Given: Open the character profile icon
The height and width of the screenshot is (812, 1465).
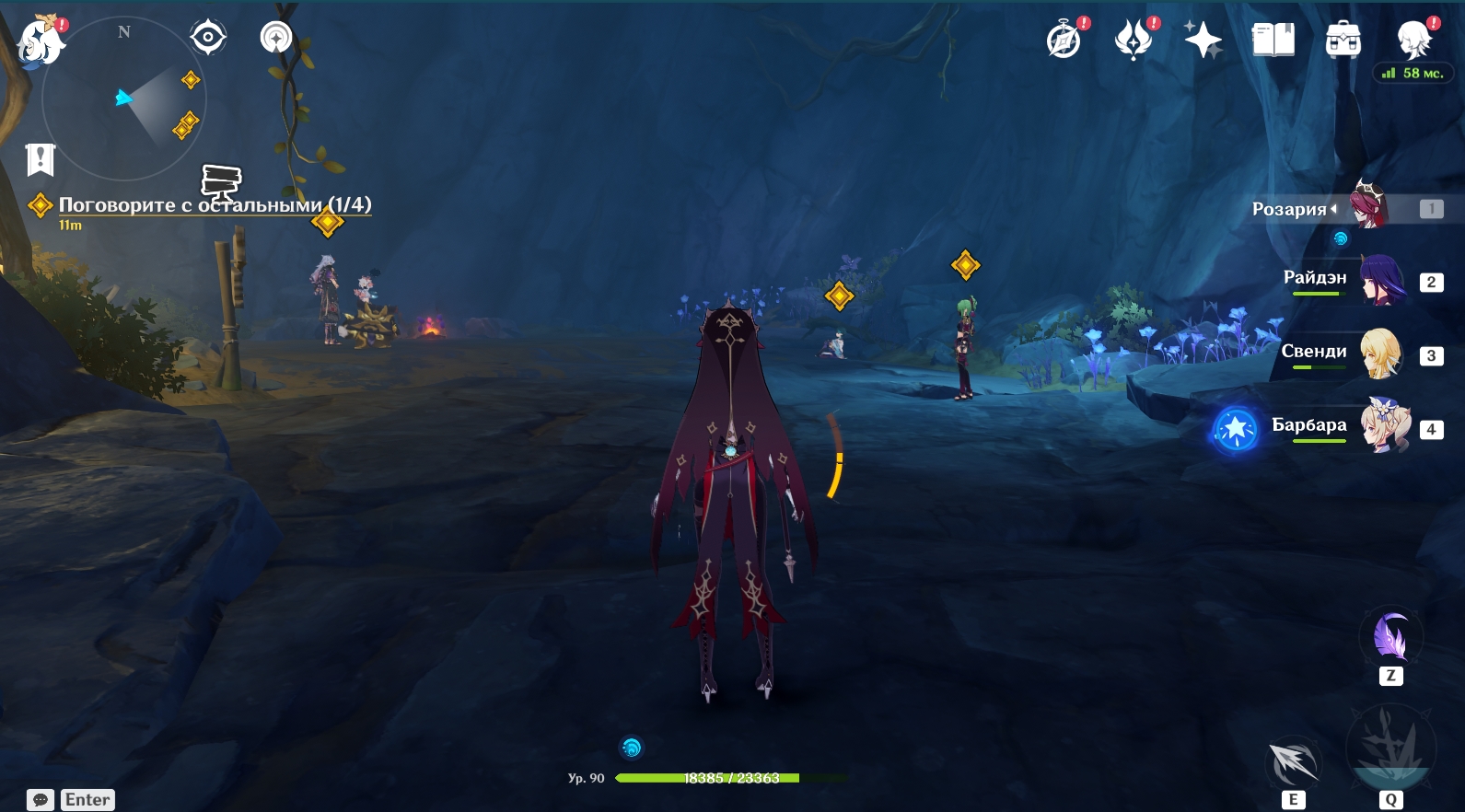Looking at the screenshot, I should click(1413, 41).
